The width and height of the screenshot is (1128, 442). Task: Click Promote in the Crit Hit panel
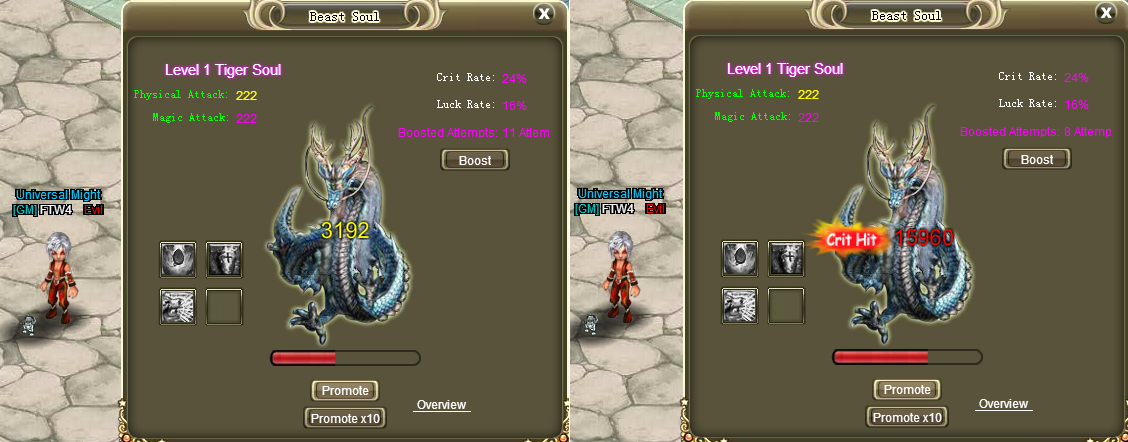click(907, 390)
